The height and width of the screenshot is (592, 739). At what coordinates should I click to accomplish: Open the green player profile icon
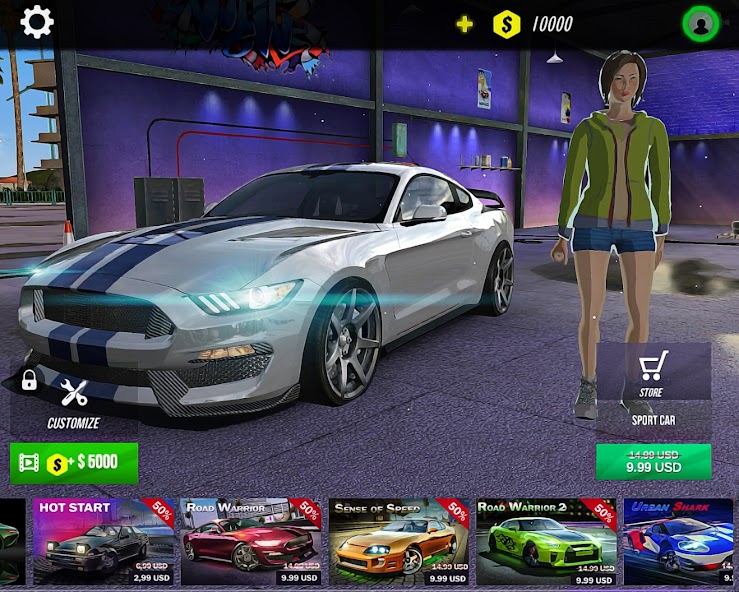pos(700,24)
